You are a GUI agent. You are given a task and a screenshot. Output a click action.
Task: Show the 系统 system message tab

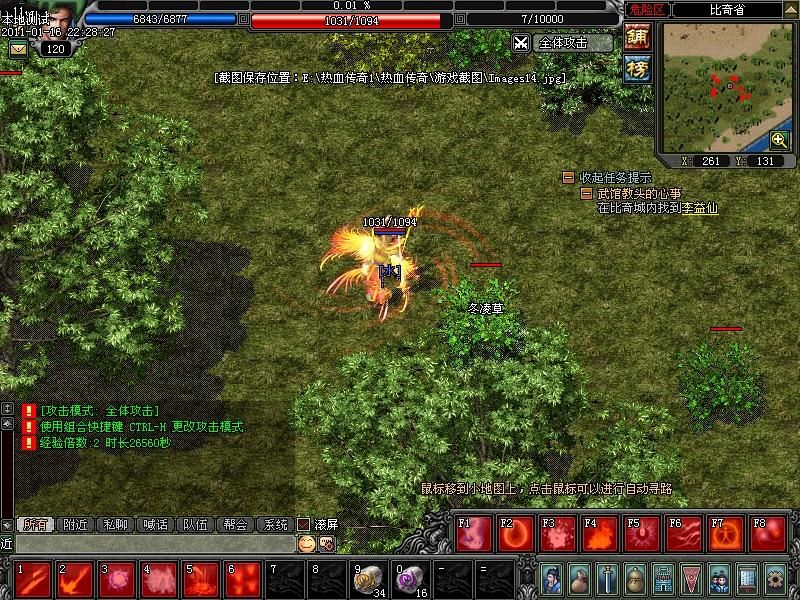click(274, 524)
